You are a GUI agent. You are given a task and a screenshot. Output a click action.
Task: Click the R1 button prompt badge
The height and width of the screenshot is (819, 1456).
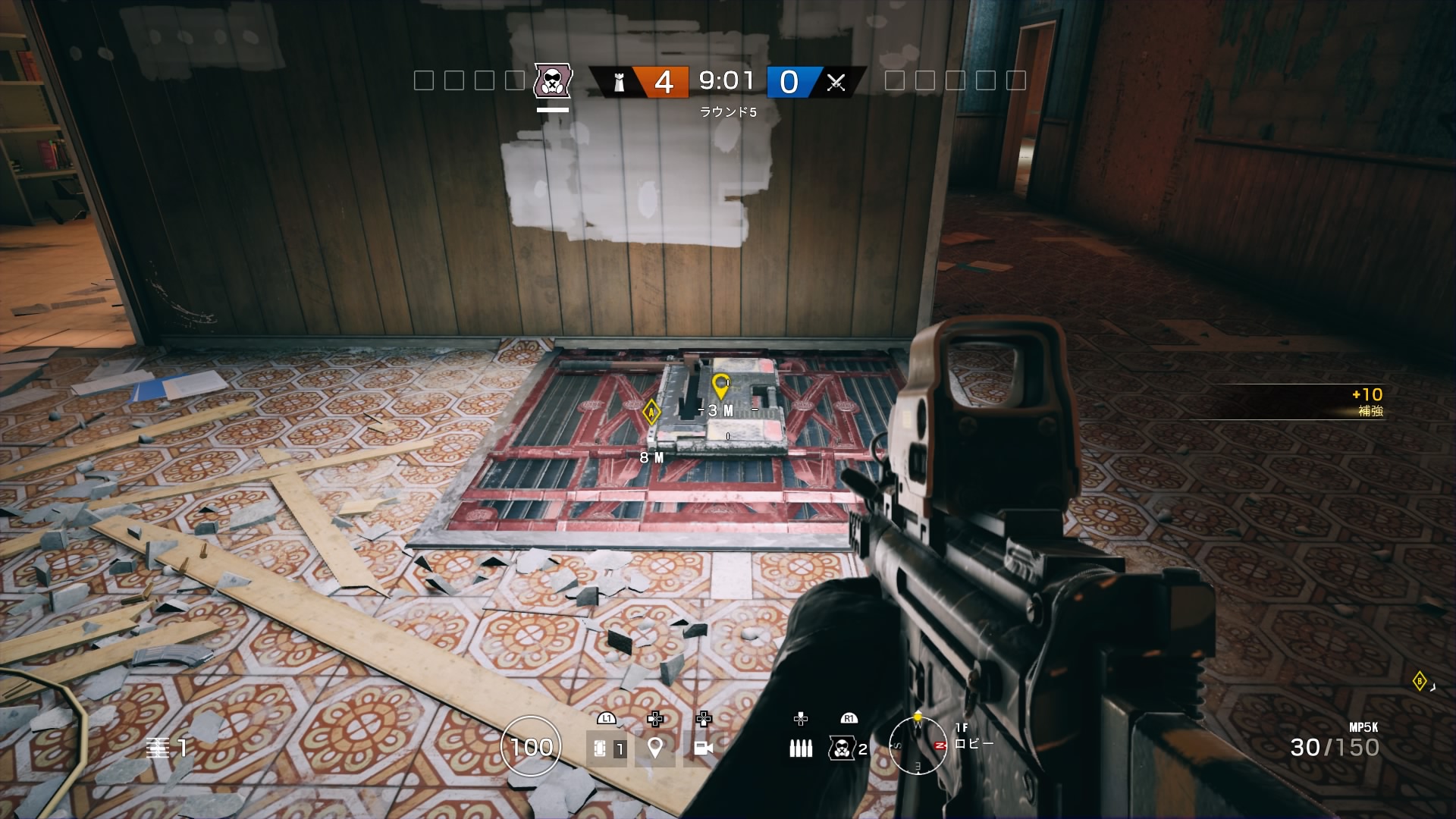[x=849, y=718]
